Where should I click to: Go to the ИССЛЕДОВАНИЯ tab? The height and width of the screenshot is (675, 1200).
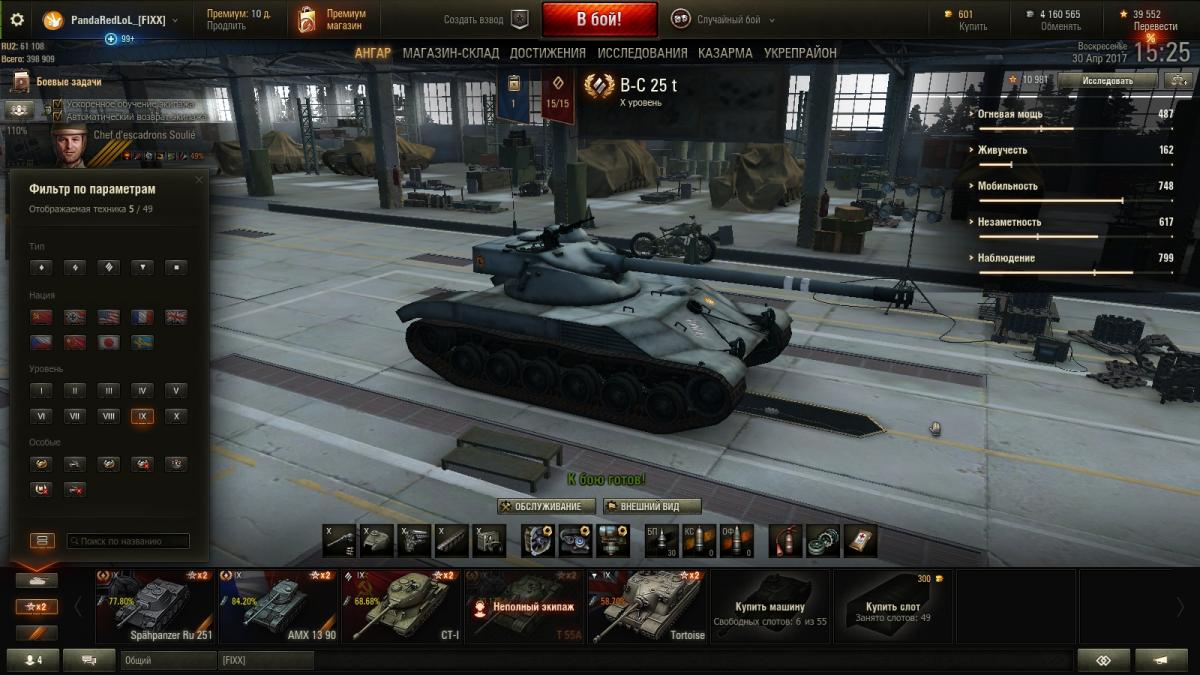click(642, 53)
